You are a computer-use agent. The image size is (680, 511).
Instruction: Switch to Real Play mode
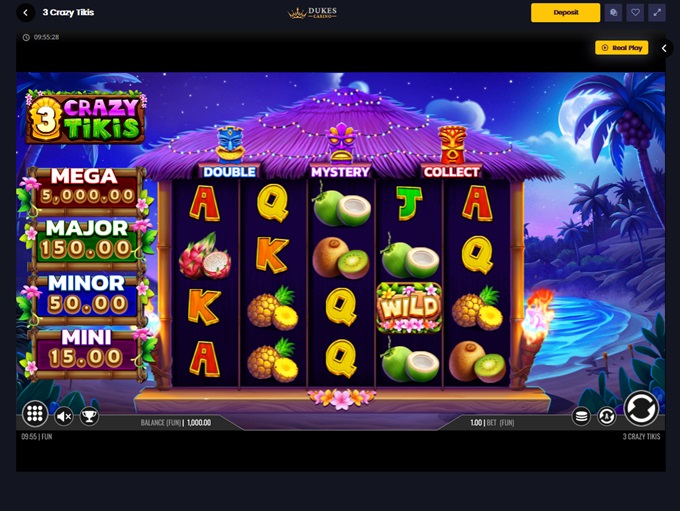622,47
